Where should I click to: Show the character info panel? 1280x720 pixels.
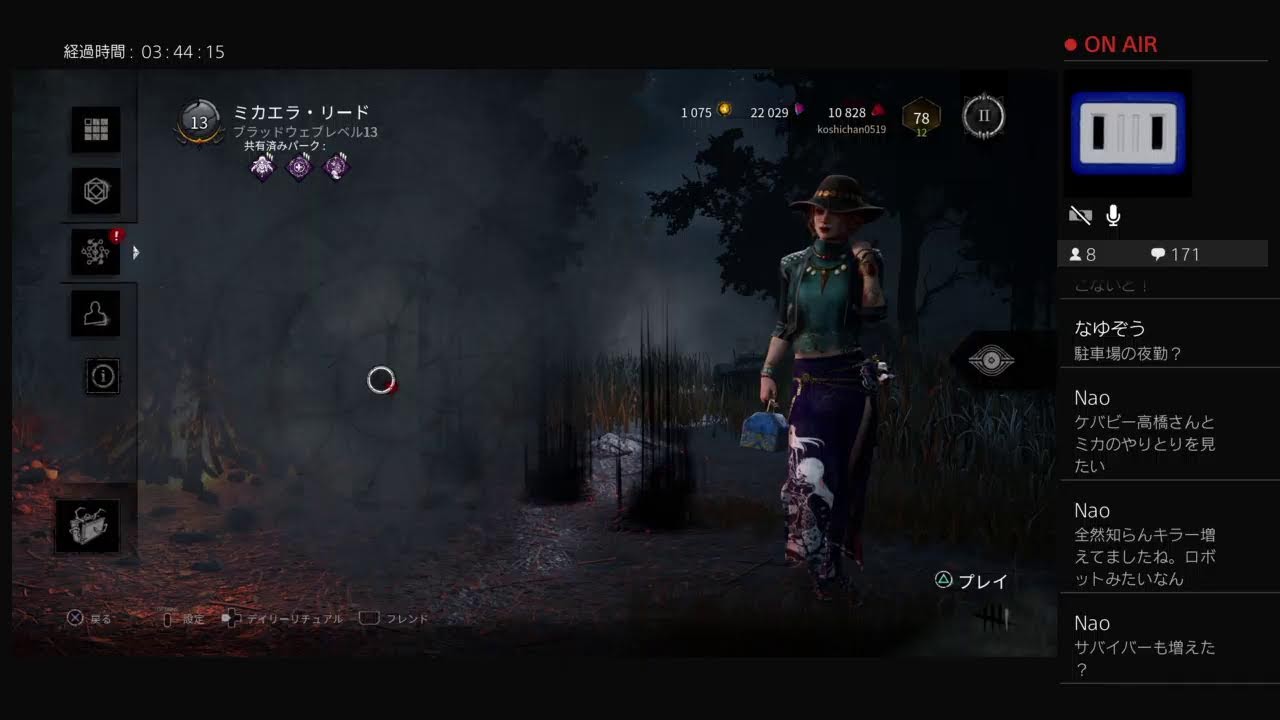click(103, 375)
